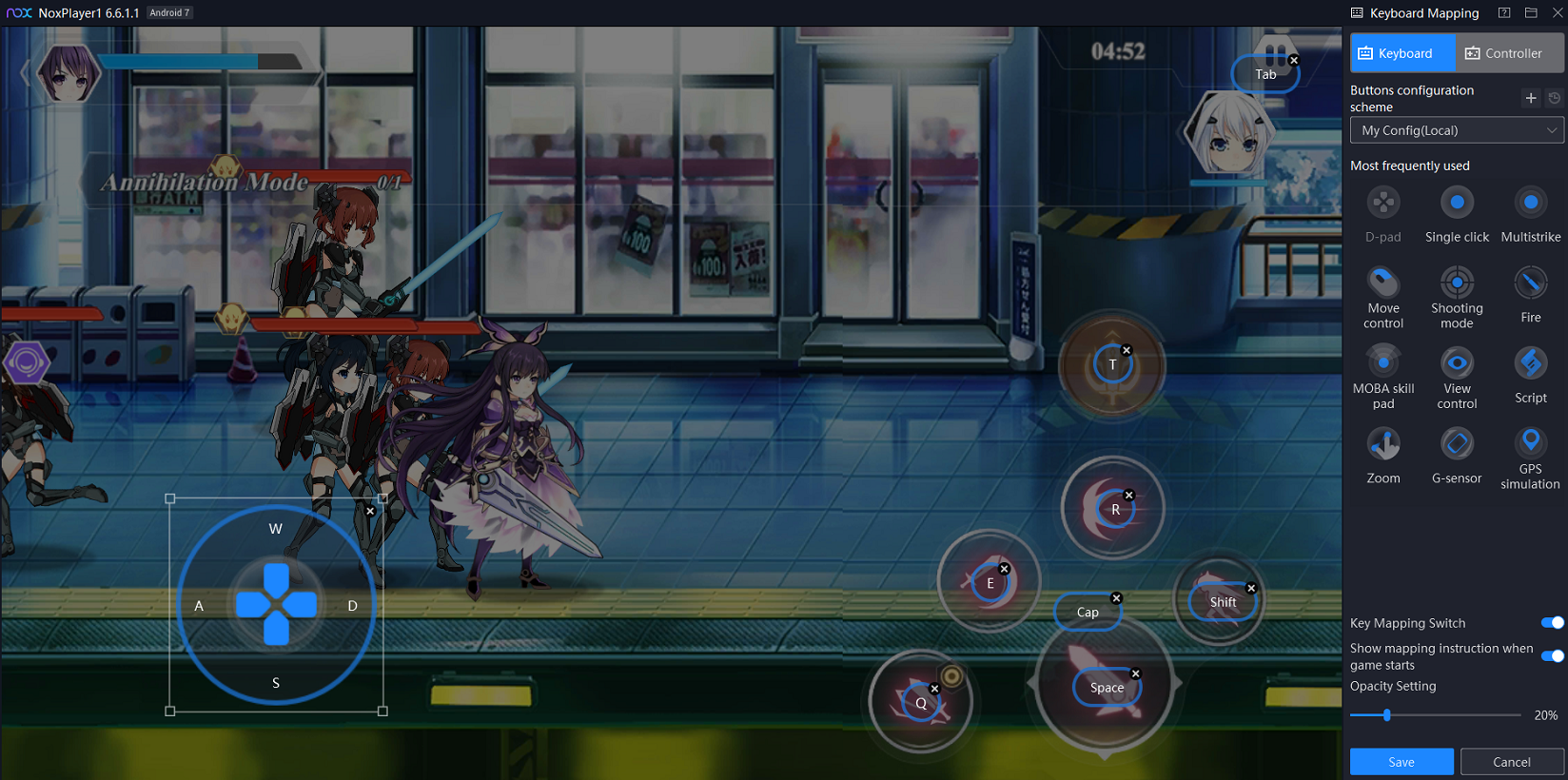
Task: Pick the Multistrike mapping tool
Action: click(x=1530, y=203)
